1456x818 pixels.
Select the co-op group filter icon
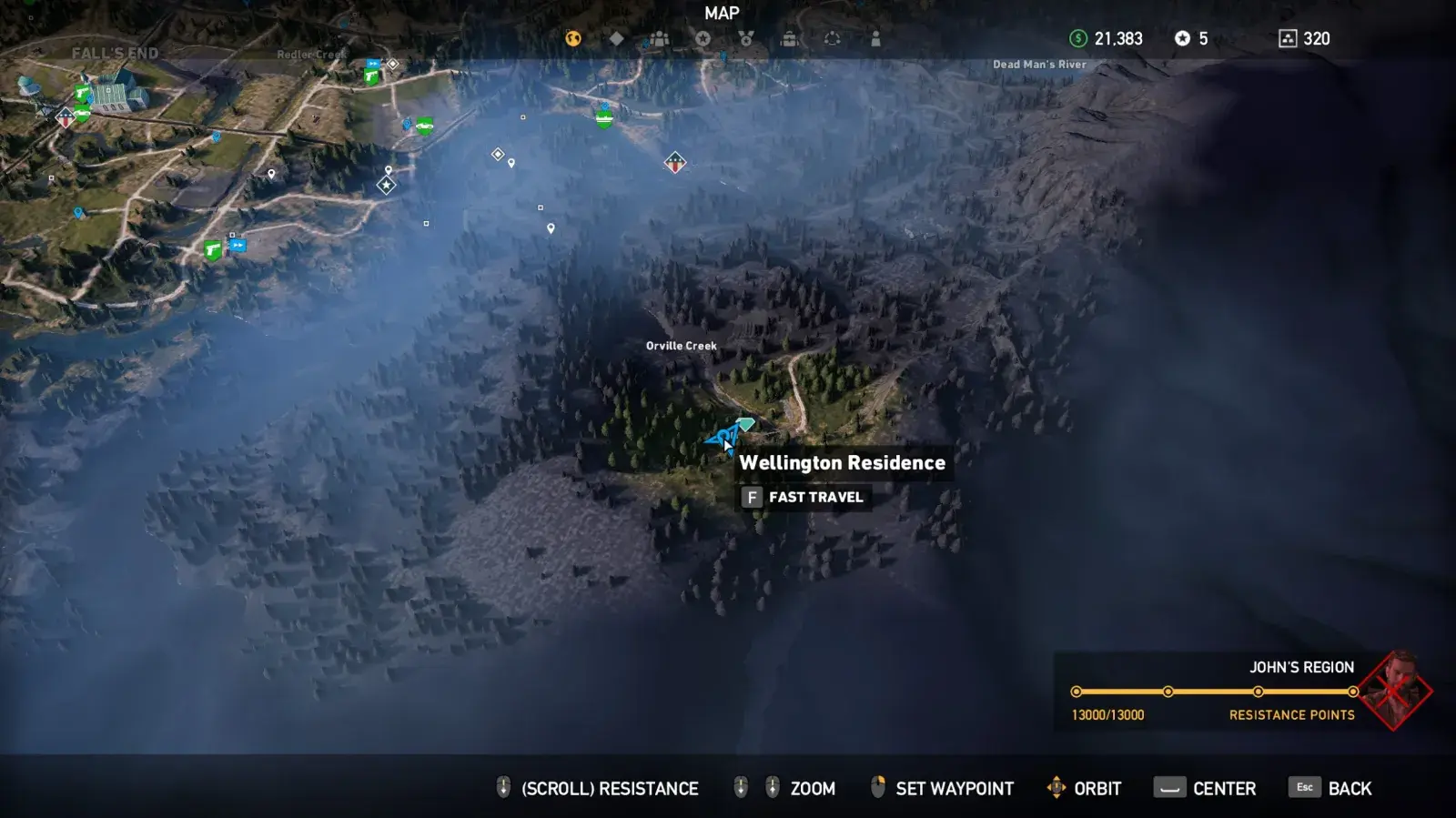click(657, 38)
